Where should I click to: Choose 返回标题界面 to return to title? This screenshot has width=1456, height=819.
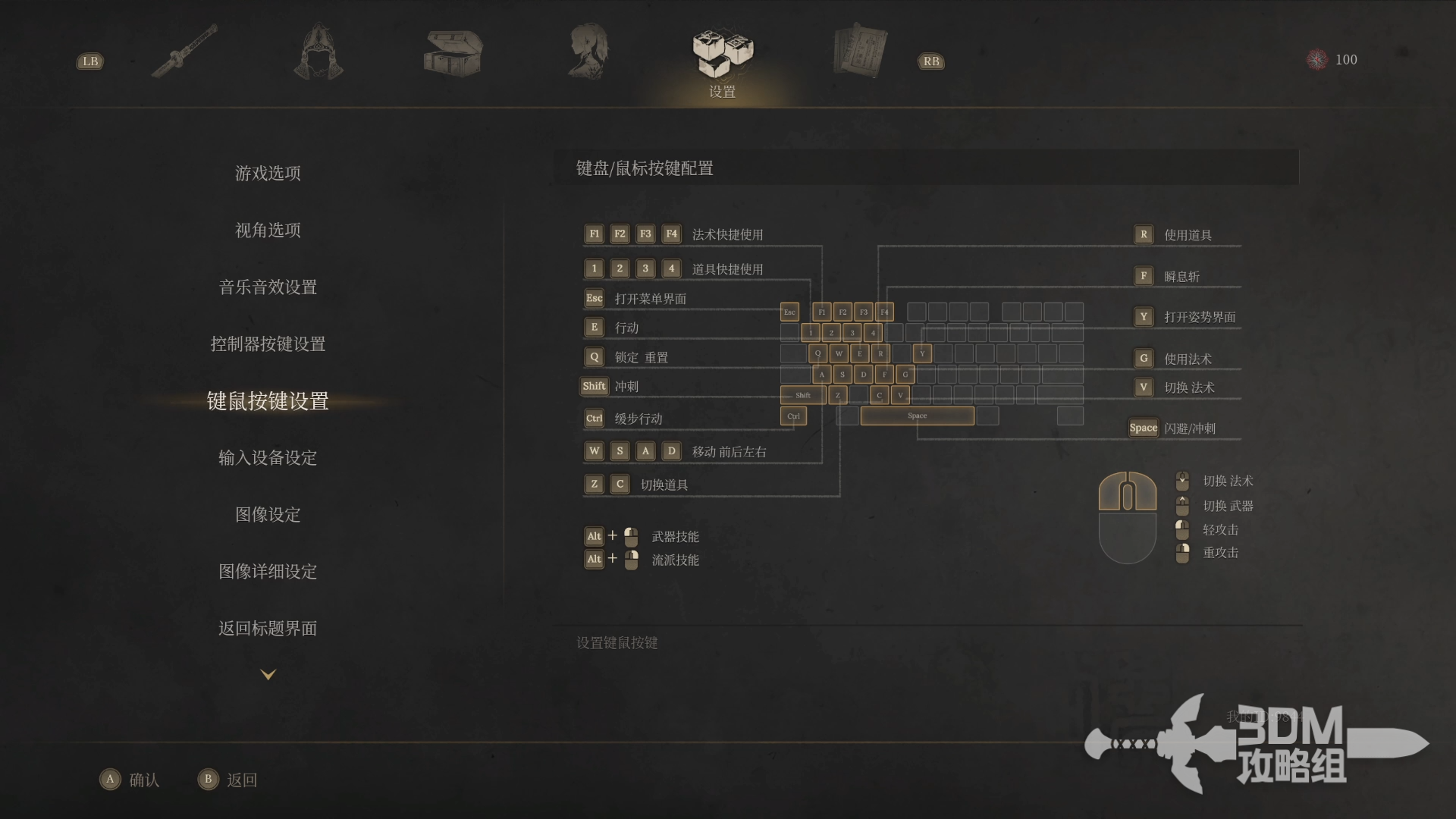[268, 628]
